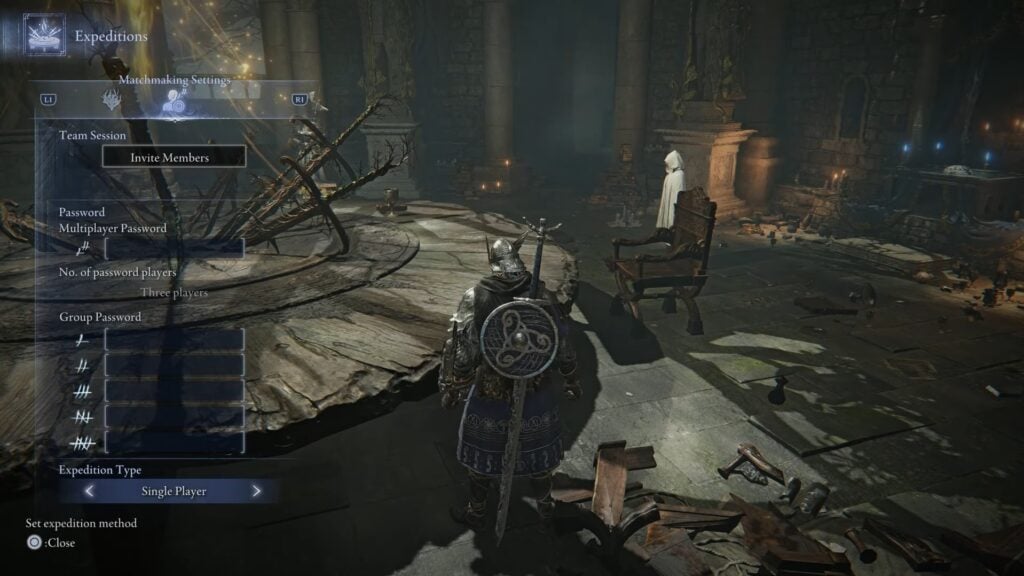Switch to the first expedition tab icon
Viewport: 1024px width, 576px height.
pos(111,100)
